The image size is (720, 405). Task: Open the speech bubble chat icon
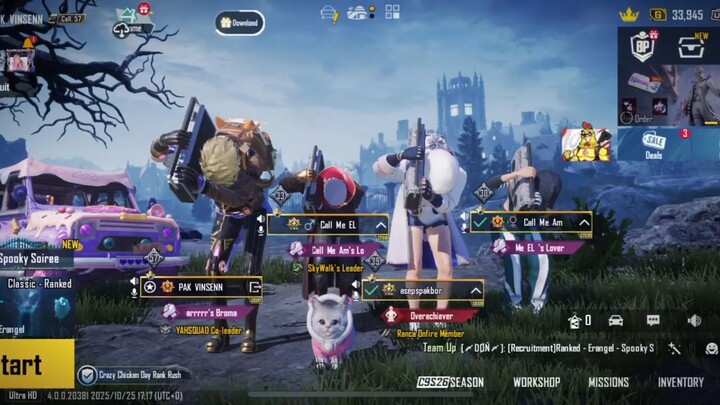click(x=653, y=320)
